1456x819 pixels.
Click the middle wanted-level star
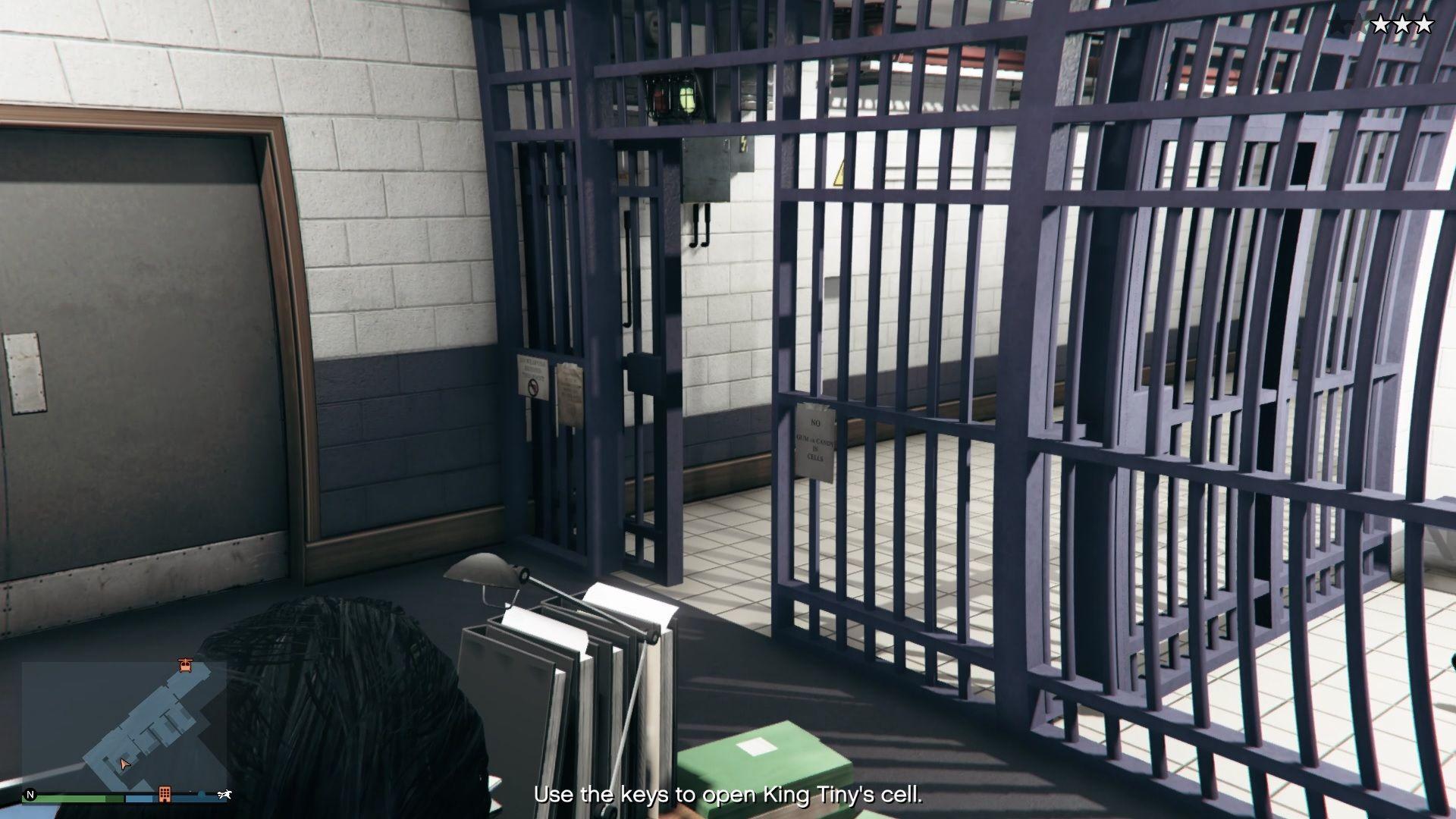1402,24
